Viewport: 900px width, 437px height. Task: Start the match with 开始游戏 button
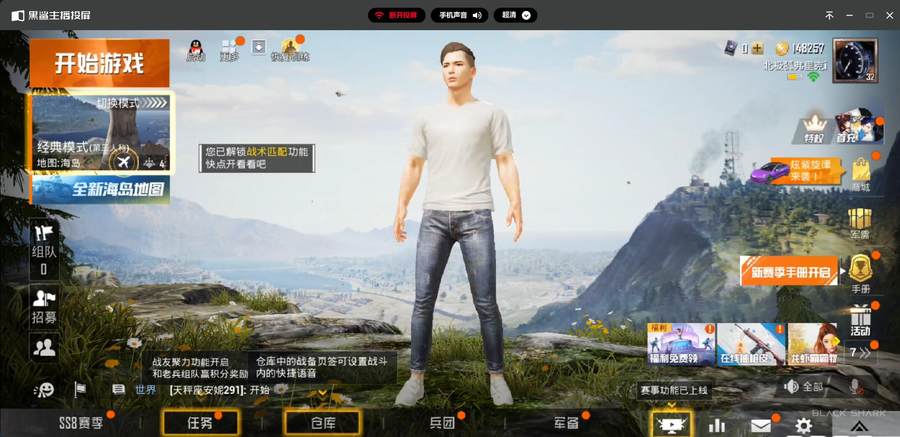pyautogui.click(x=99, y=64)
